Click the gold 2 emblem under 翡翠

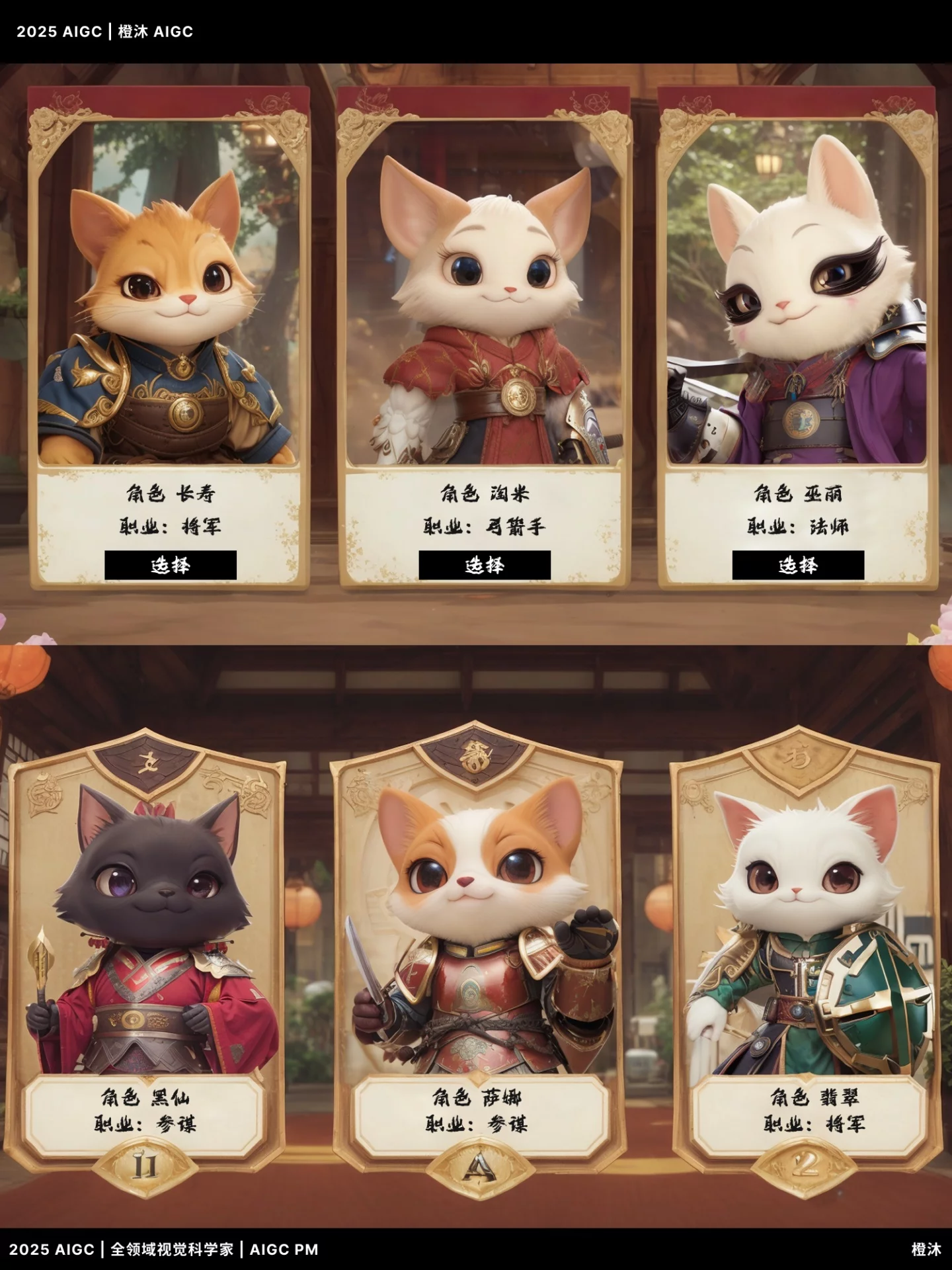click(804, 1165)
